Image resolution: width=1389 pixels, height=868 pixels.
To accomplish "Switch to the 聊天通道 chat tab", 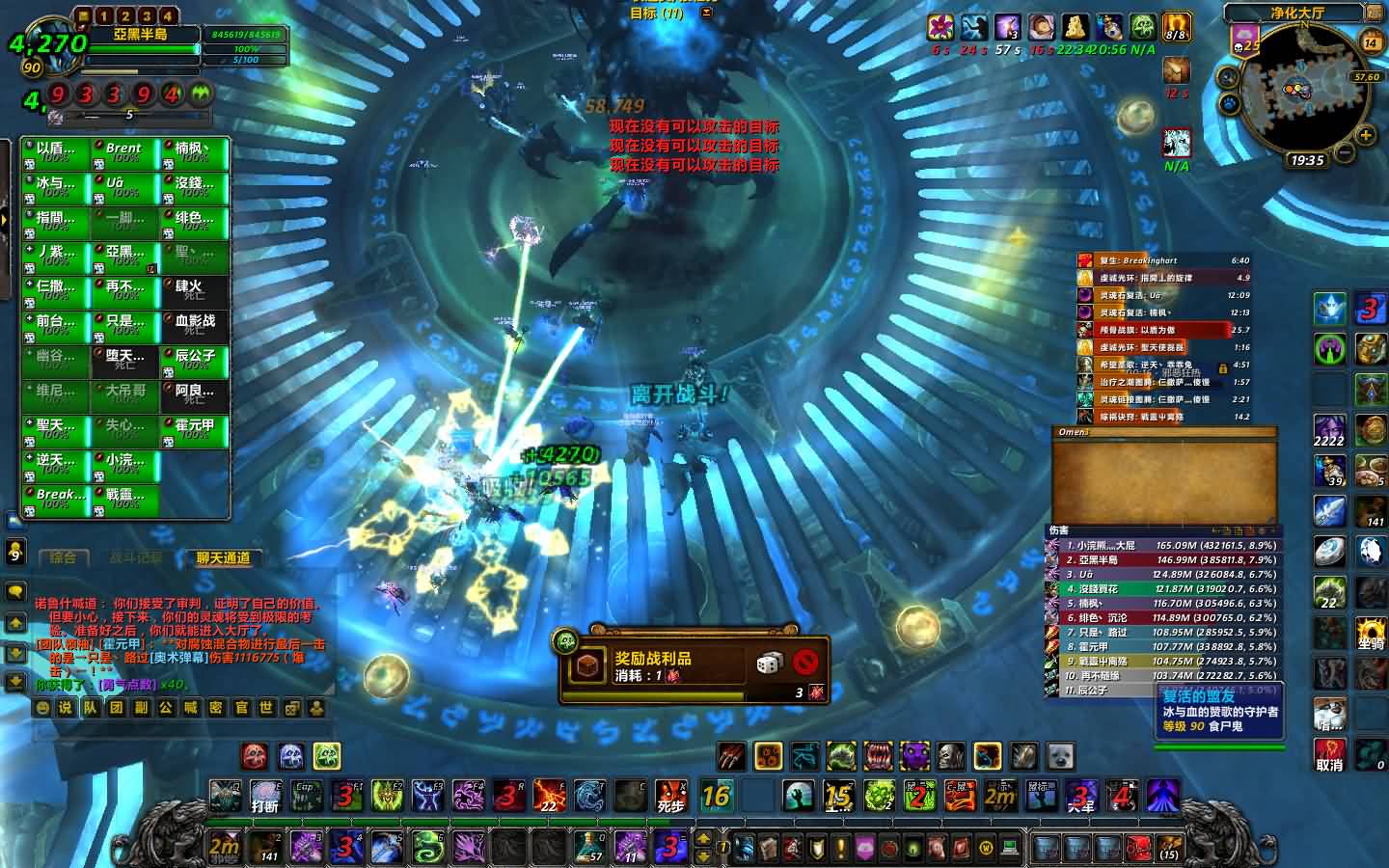I will click(223, 557).
